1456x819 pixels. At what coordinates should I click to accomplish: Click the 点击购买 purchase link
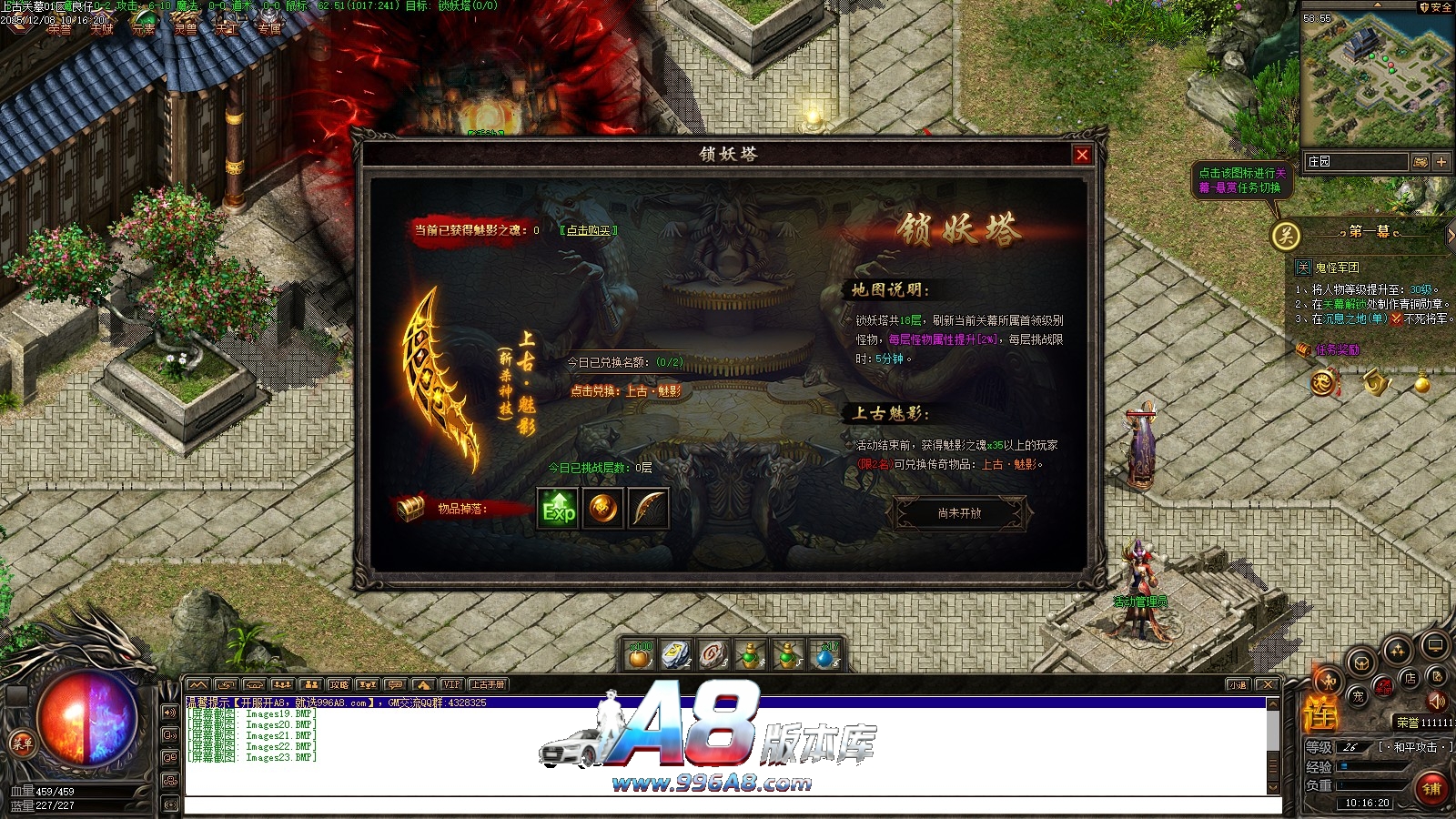pyautogui.click(x=588, y=230)
